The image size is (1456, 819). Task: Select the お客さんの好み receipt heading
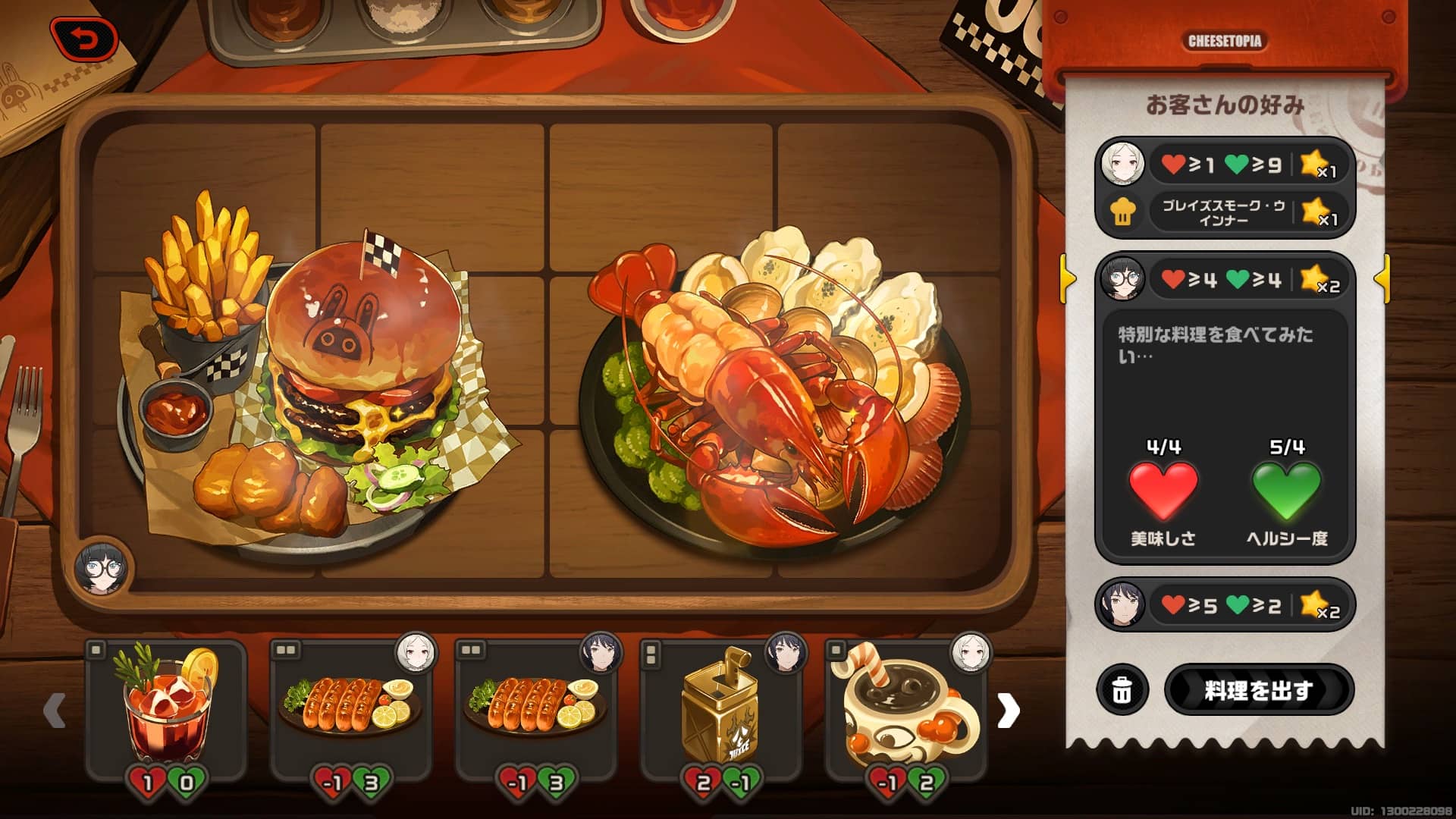[1225, 105]
